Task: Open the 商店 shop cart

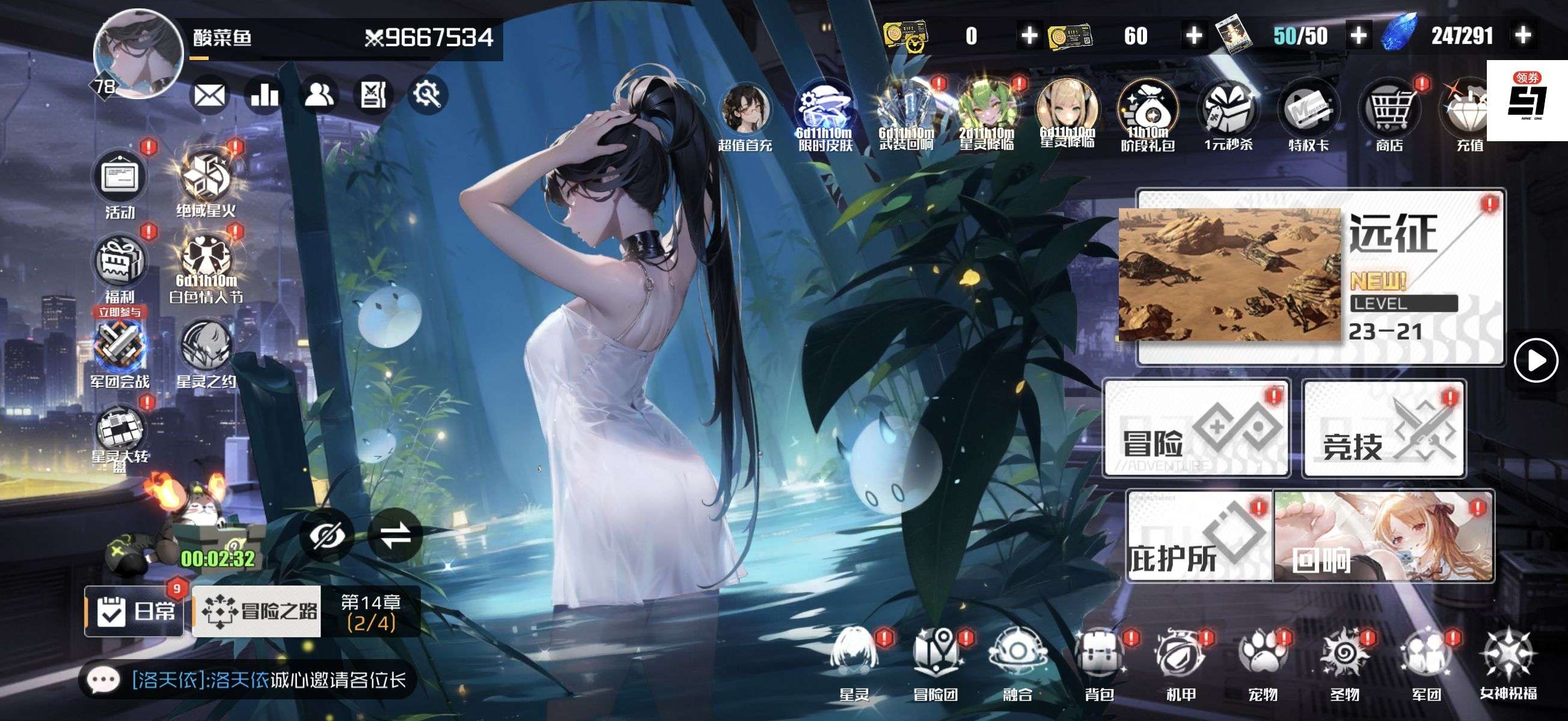Action: (x=1390, y=115)
